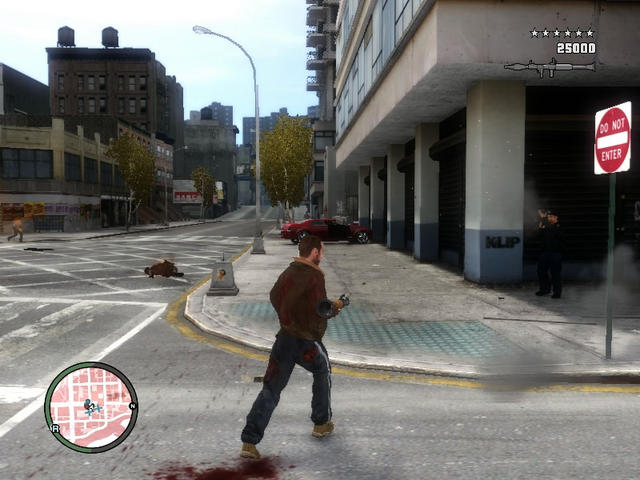The width and height of the screenshot is (640, 480).
Task: Click the six-star wanted level indicator
Action: tap(562, 33)
